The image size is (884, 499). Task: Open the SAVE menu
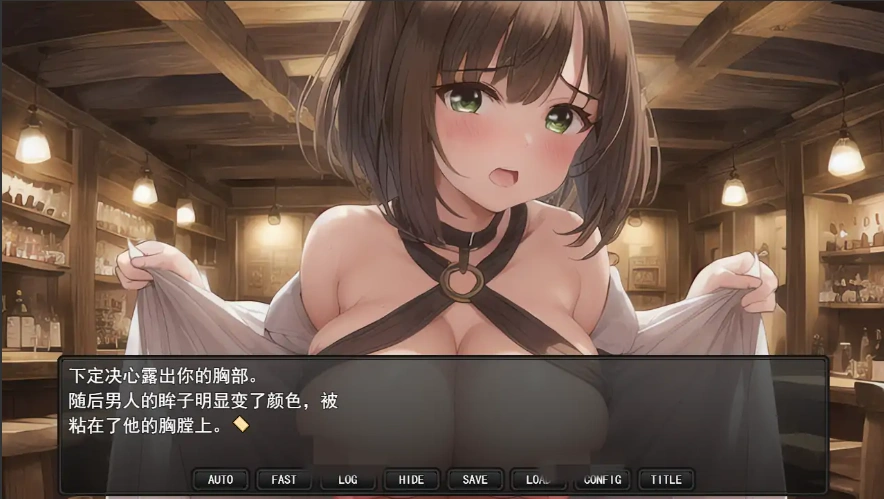(x=475, y=480)
